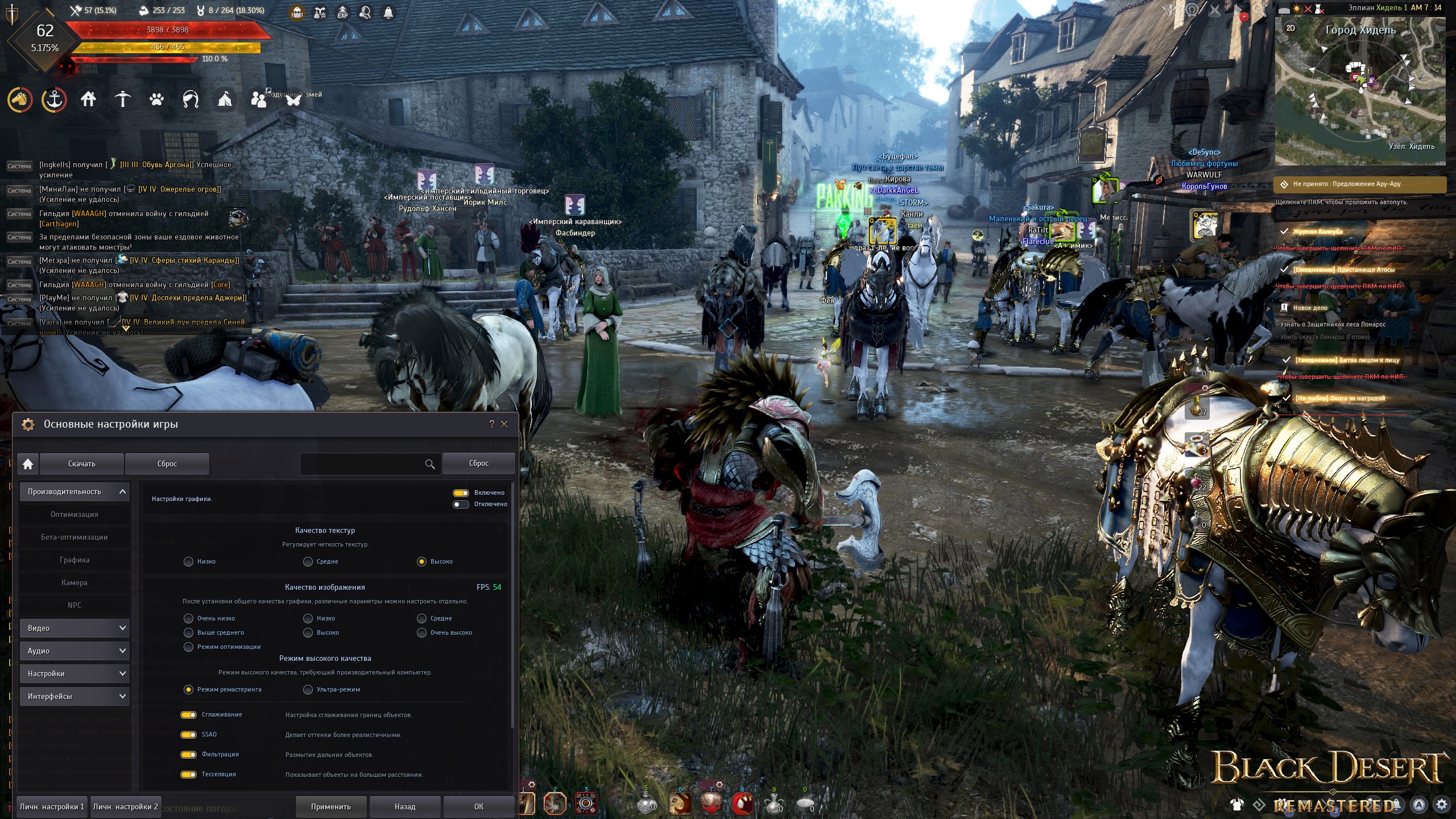This screenshot has height=819, width=1456.
Task: Load the Личн. настройки 1 preset
Action: tap(52, 806)
